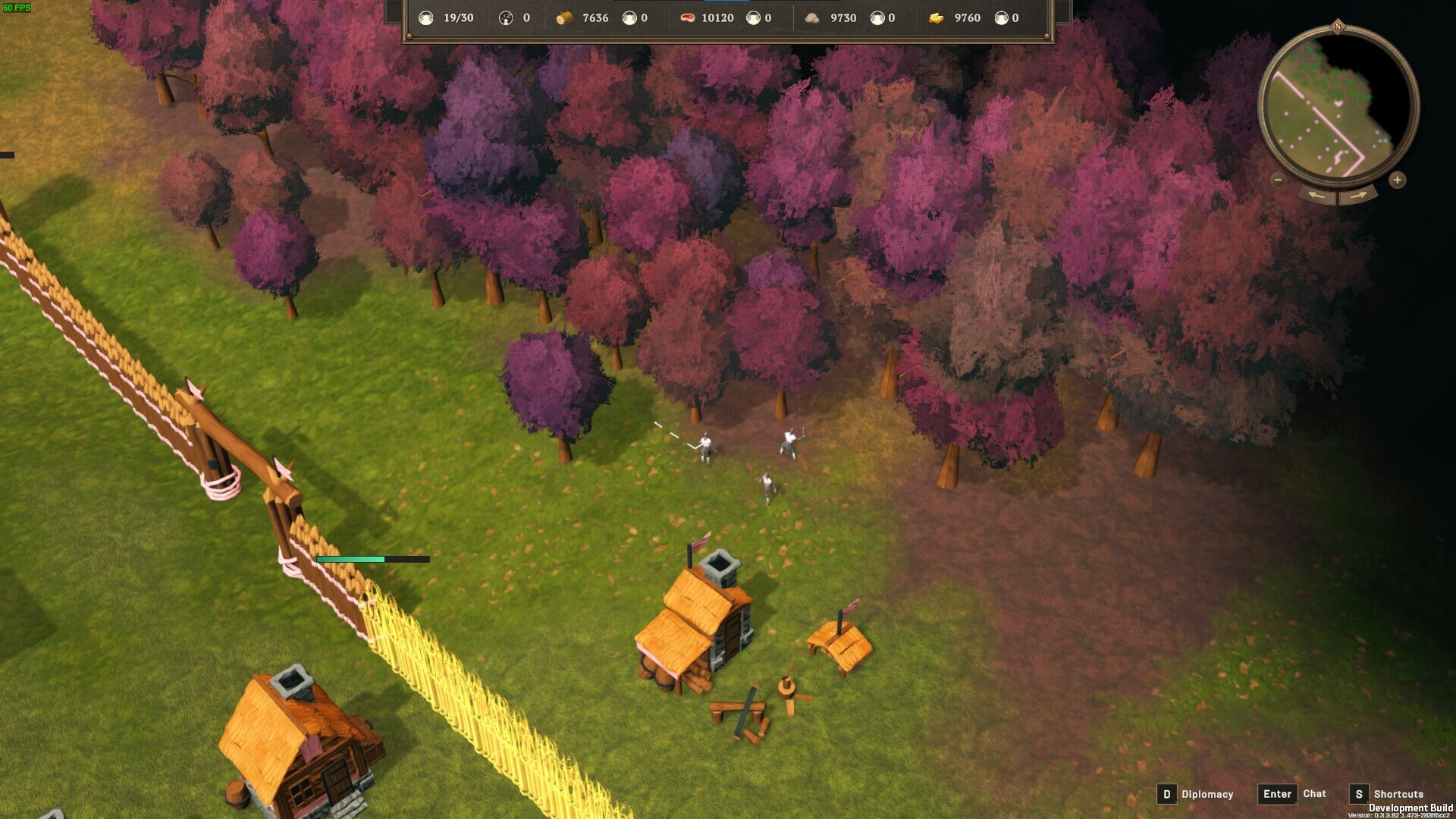Viewport: 1456px width, 819px height.
Task: Zoom out the minimap with the minus button
Action: click(x=1278, y=180)
